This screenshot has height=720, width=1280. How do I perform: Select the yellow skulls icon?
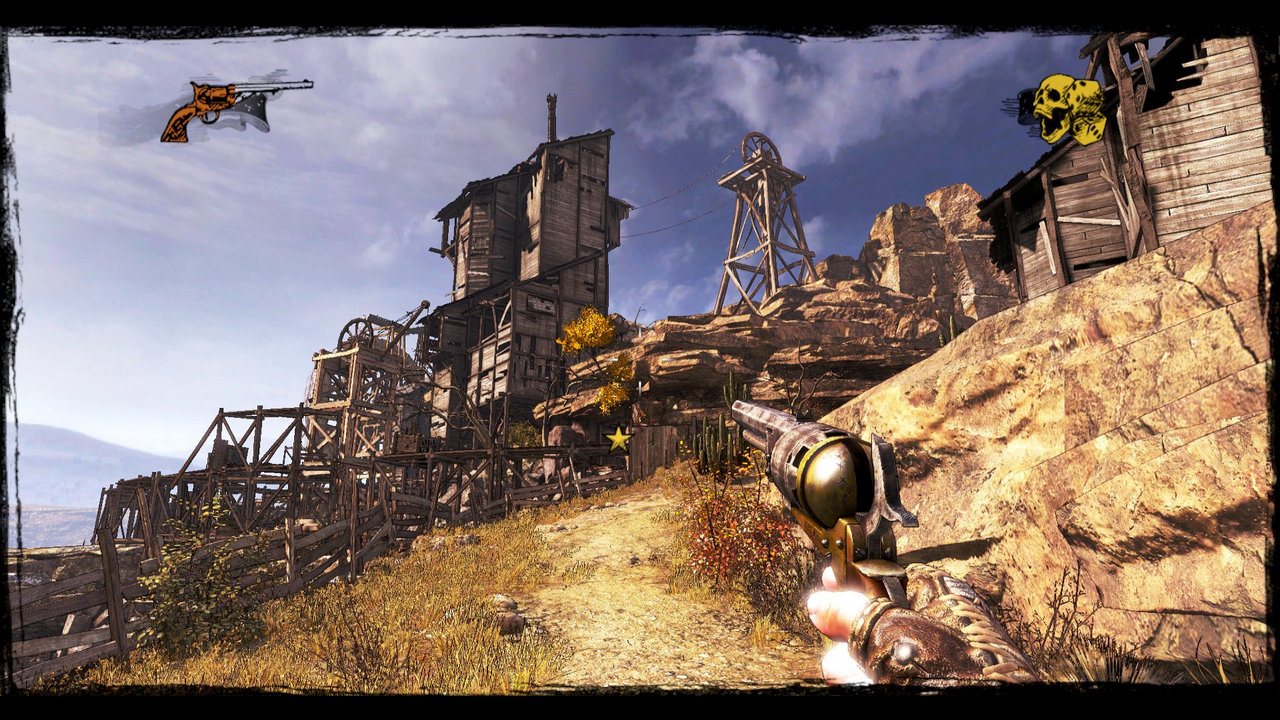coord(1067,108)
